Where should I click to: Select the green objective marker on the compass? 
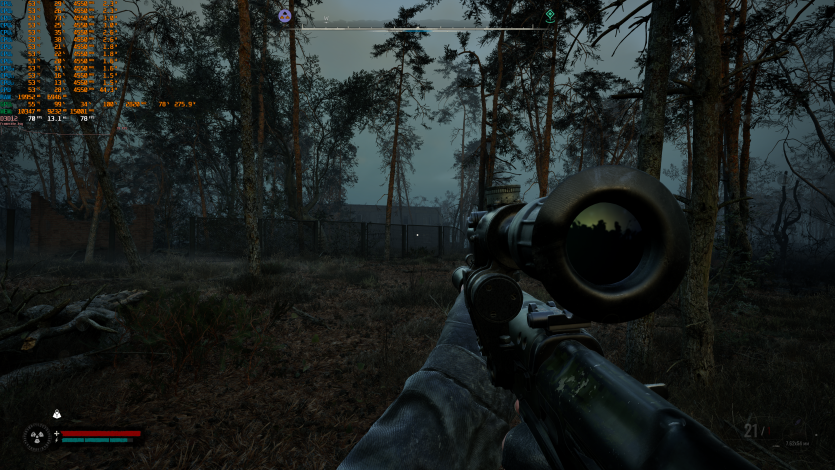pyautogui.click(x=549, y=15)
